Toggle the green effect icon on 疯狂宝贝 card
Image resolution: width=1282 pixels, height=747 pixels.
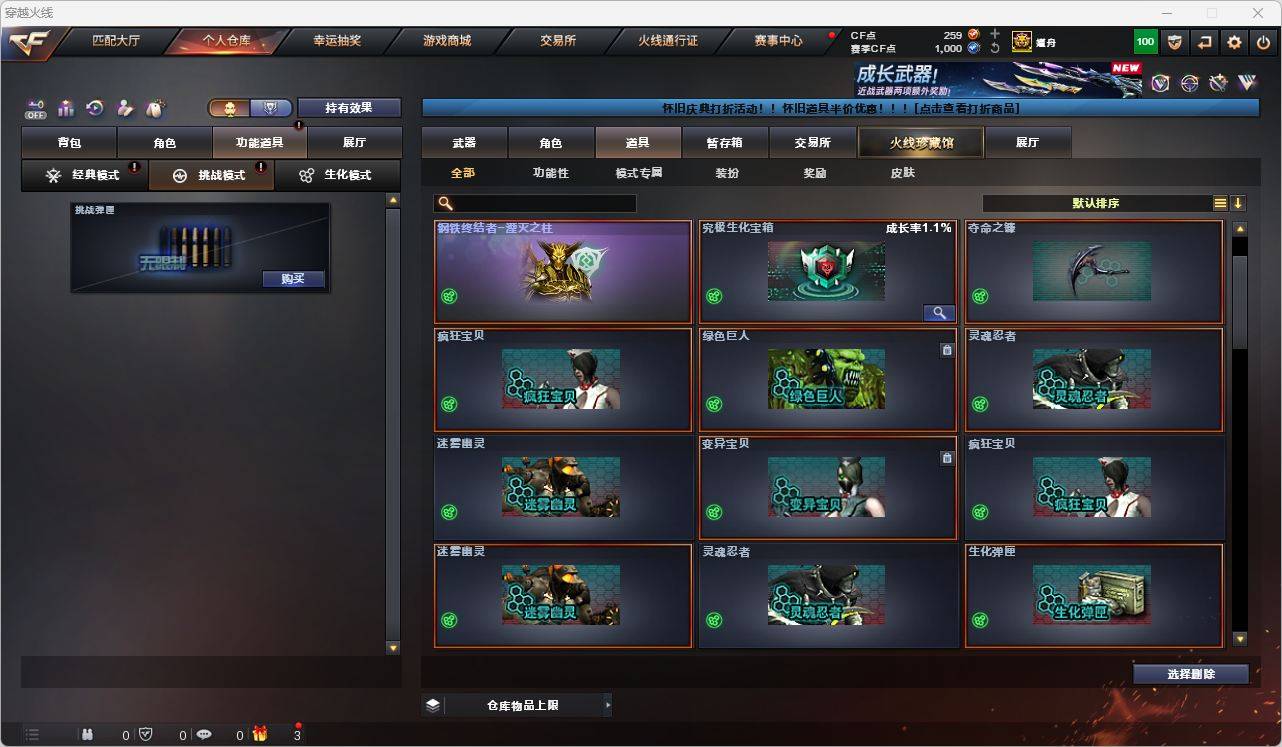tap(450, 405)
